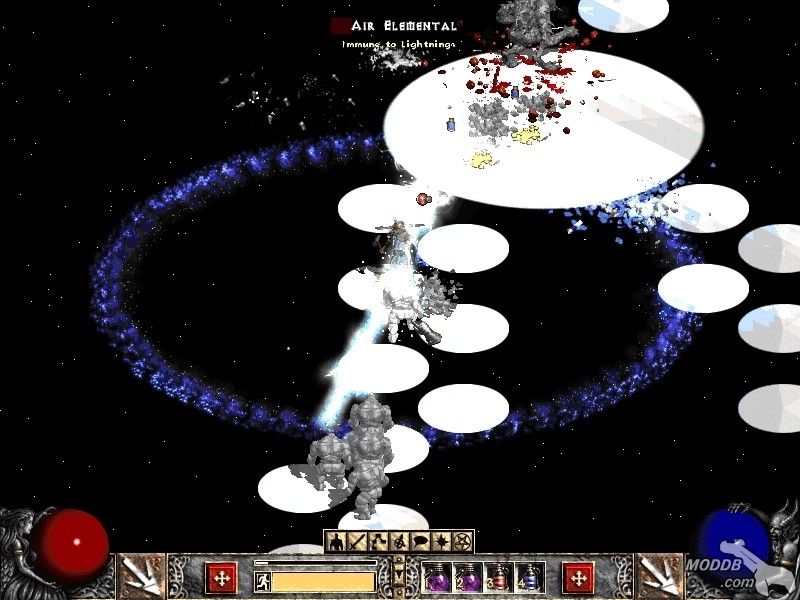
Task: Choose the left-hand attack skill icon
Action: pos(140,577)
